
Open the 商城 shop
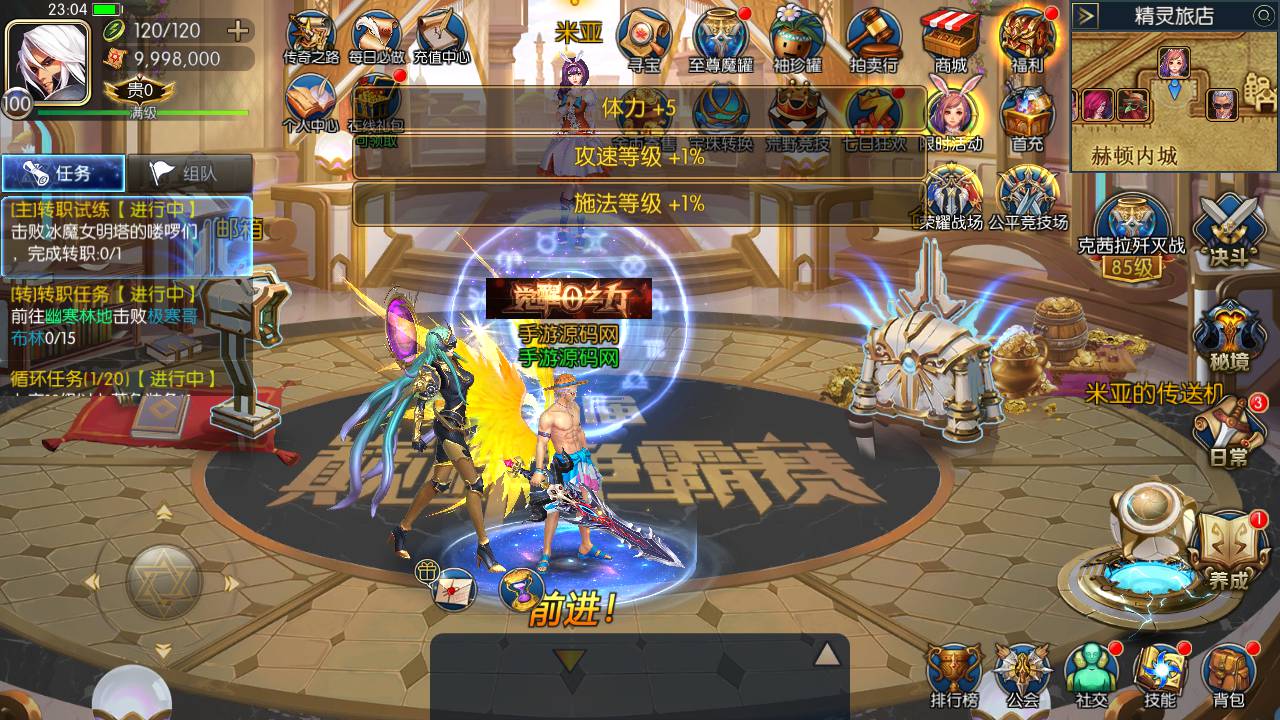click(950, 40)
